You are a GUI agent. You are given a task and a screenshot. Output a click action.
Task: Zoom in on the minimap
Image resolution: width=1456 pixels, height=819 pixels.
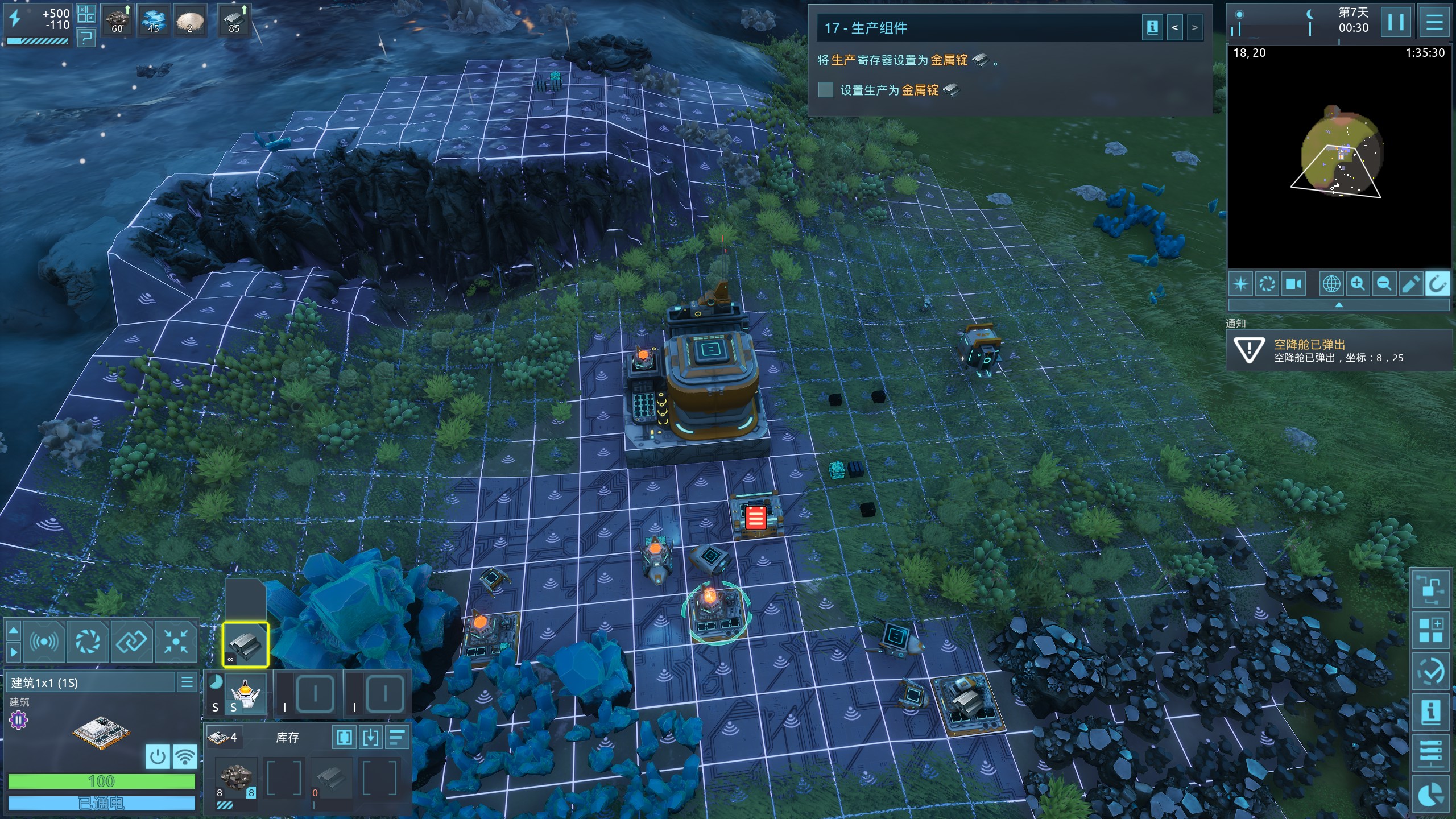click(1358, 284)
